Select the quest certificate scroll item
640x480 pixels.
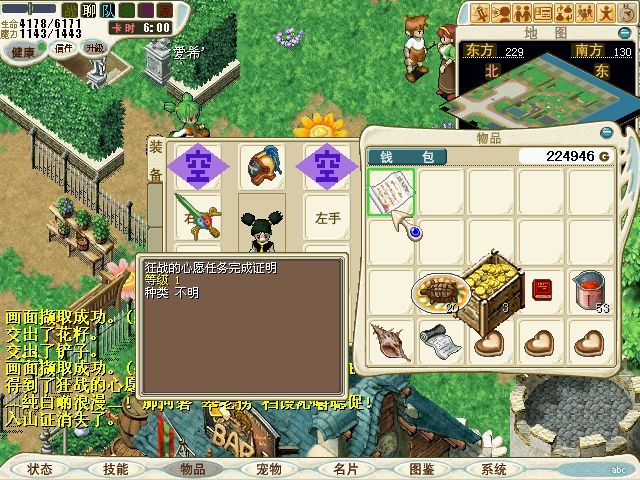(390, 191)
